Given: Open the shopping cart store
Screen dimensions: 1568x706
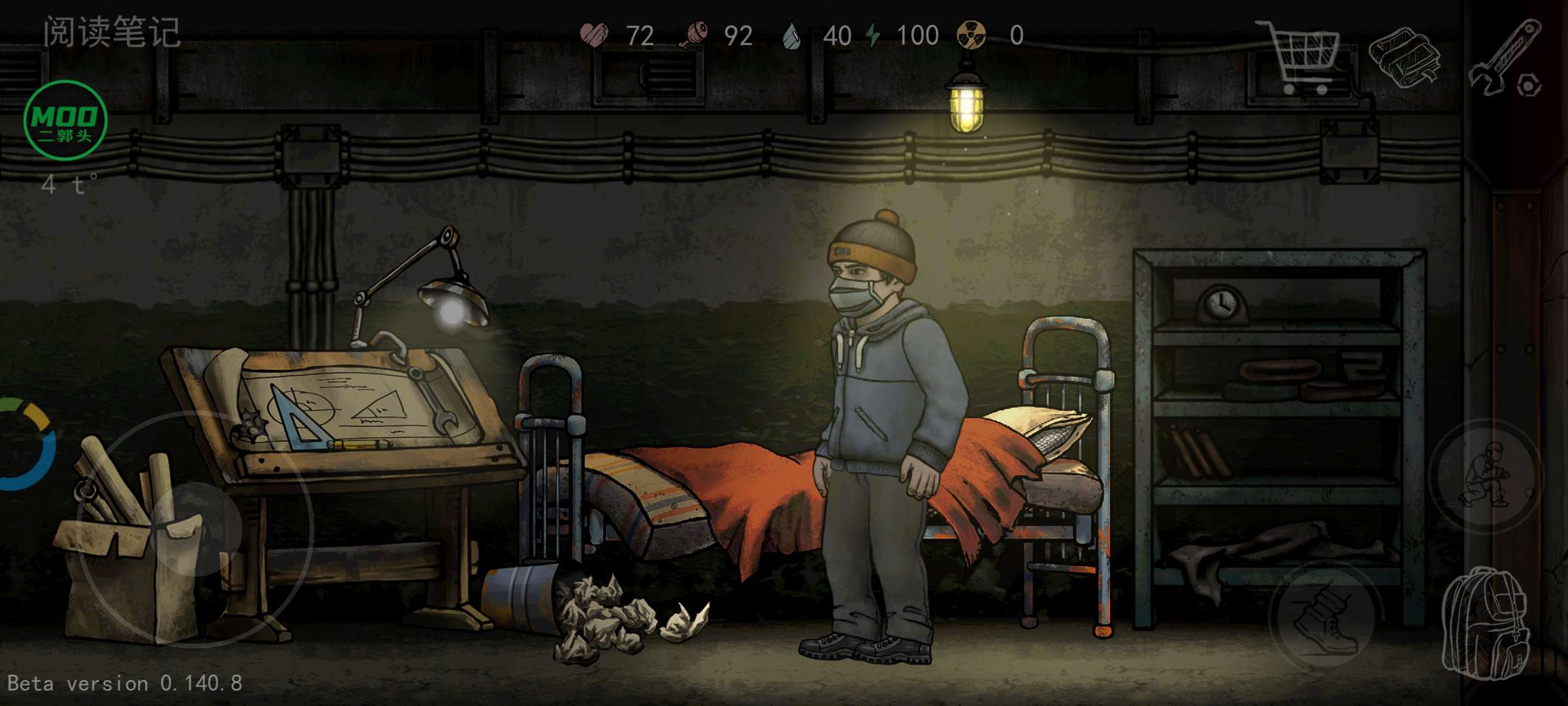Looking at the screenshot, I should [x=1300, y=58].
